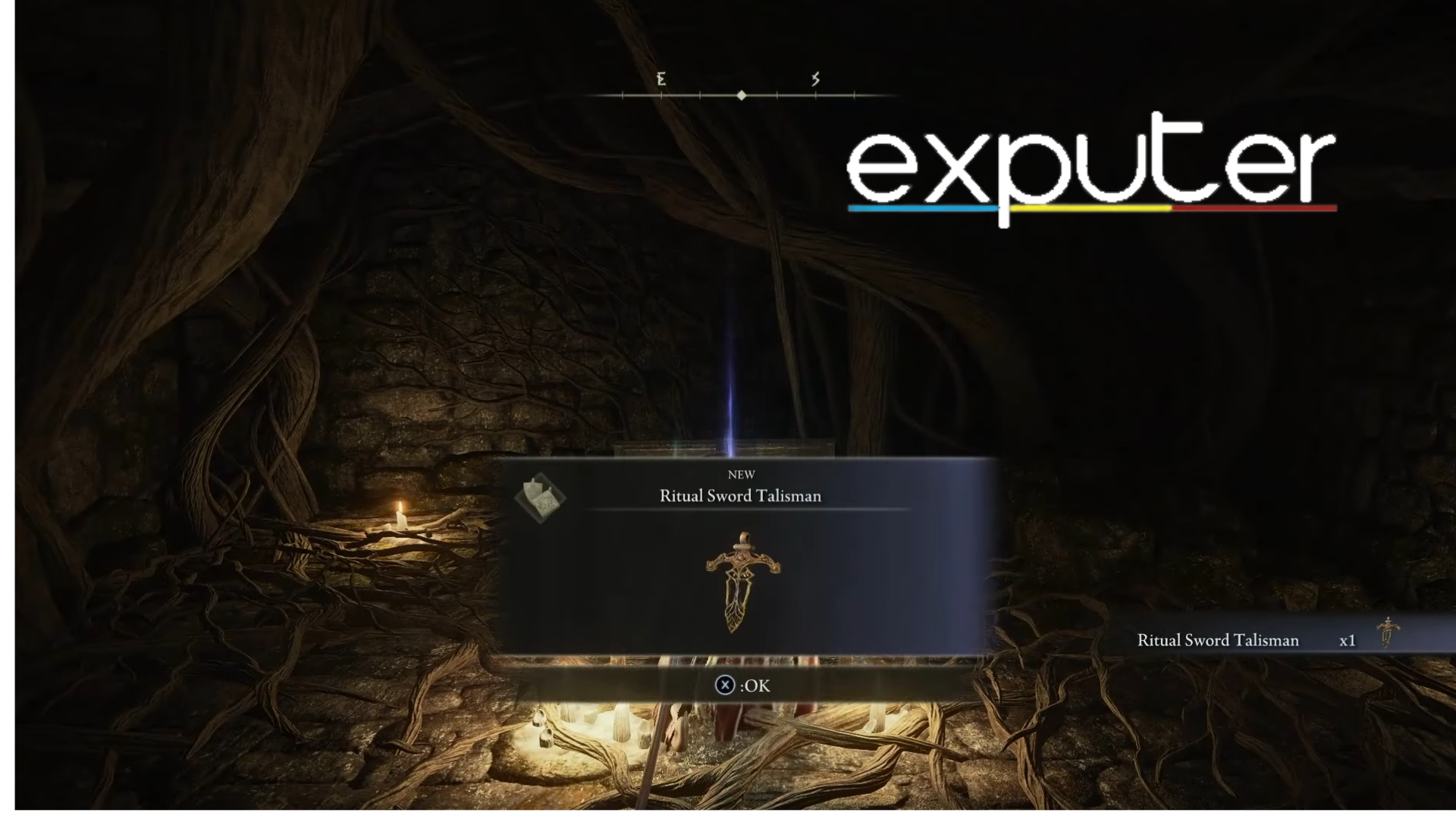1456x819 pixels.
Task: Select the diamond heading indicator on the compass
Action: click(x=741, y=96)
